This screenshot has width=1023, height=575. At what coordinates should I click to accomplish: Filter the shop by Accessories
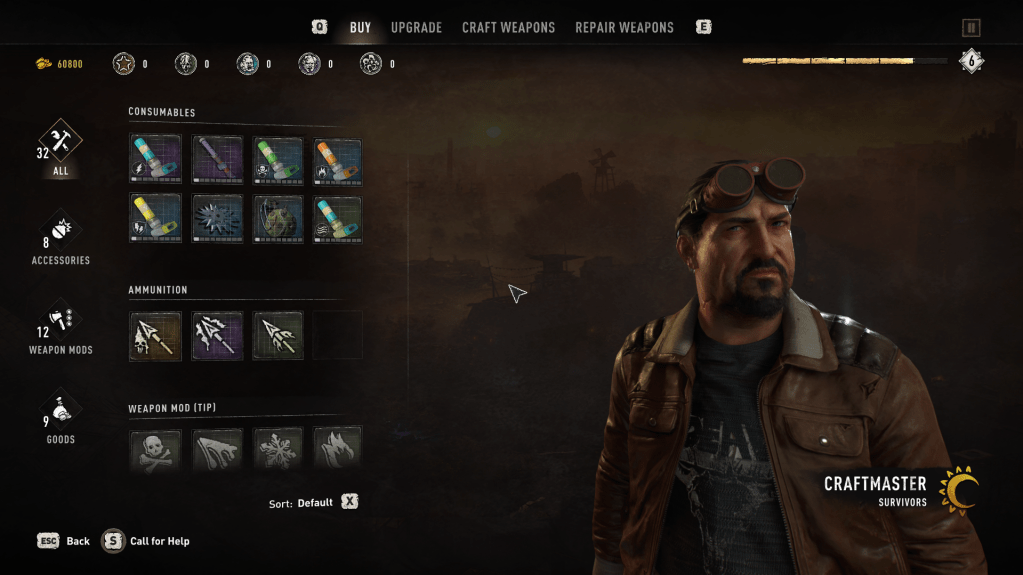pos(60,237)
